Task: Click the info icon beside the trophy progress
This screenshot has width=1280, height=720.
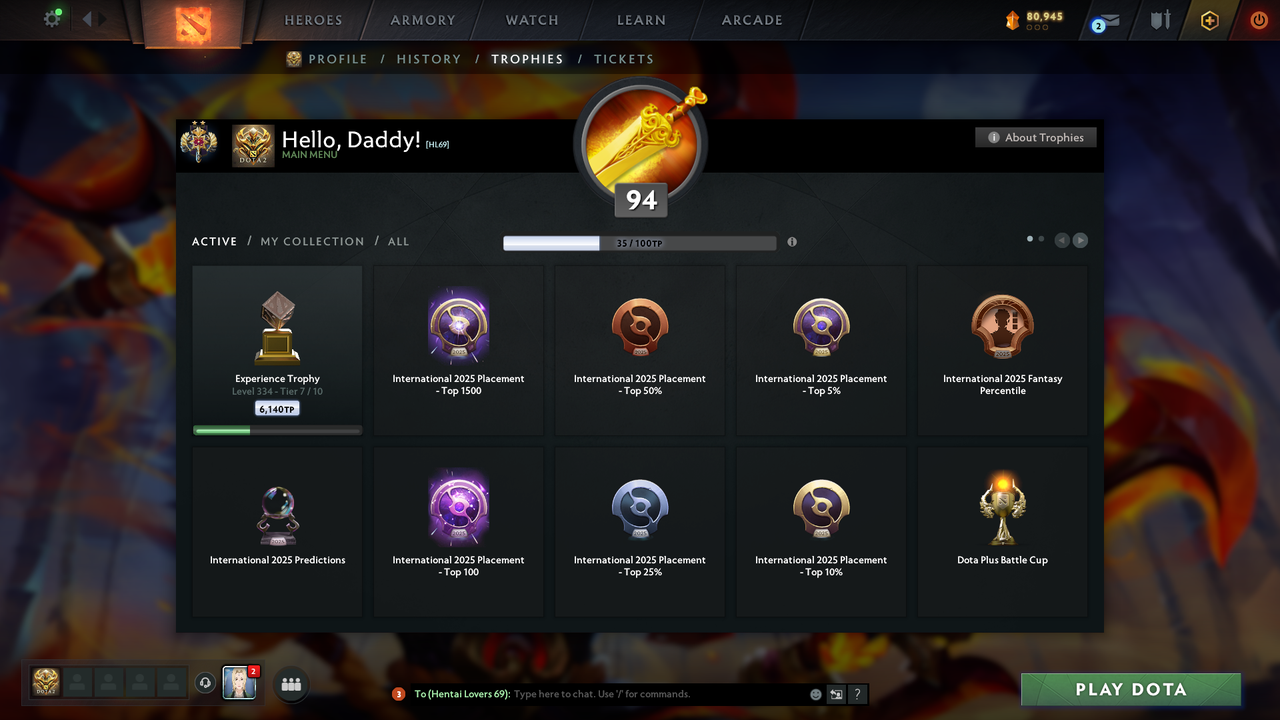Action: point(791,242)
